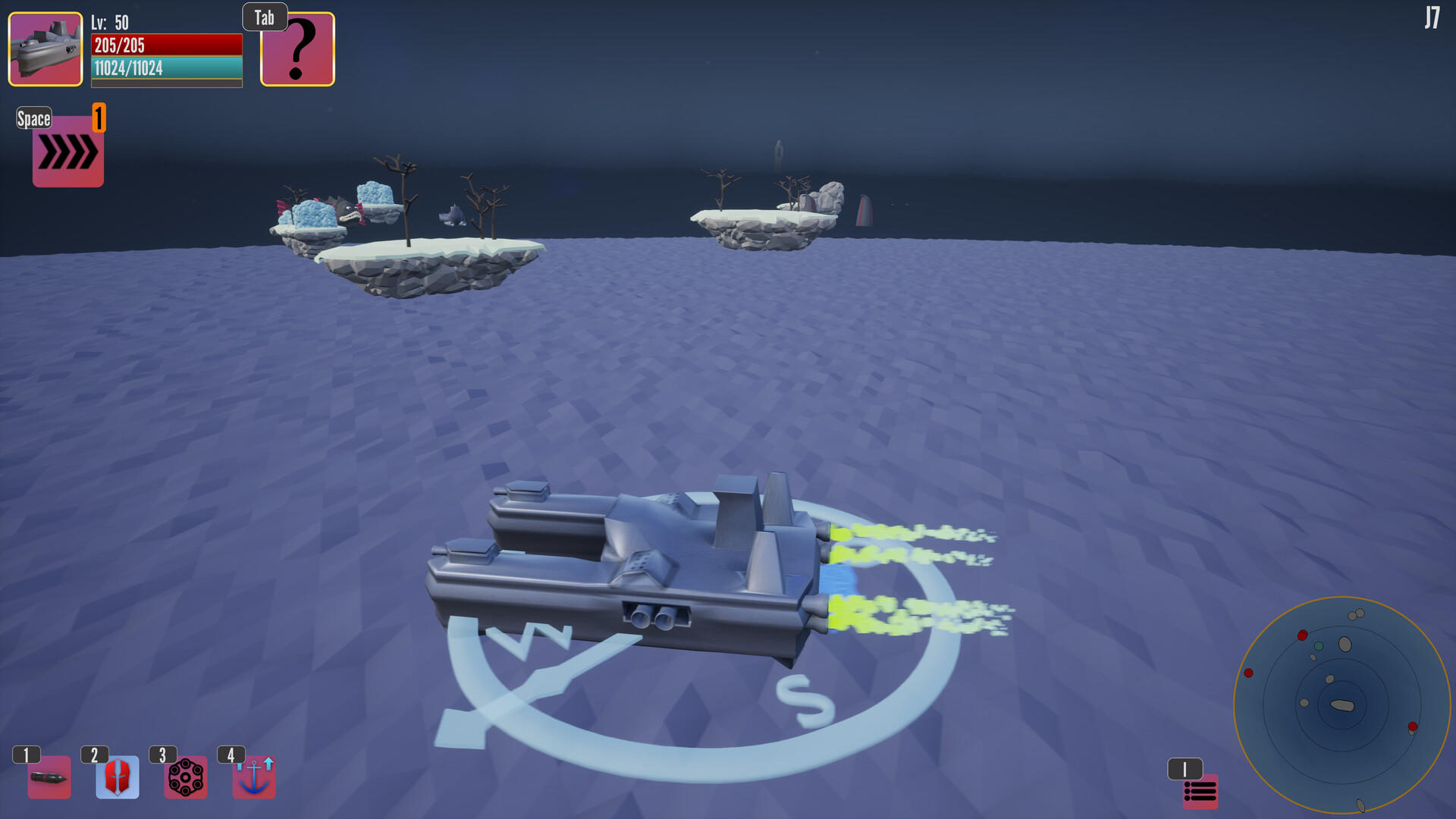The height and width of the screenshot is (819, 1456).
Task: Click the Lv 50 level label
Action: click(108, 23)
